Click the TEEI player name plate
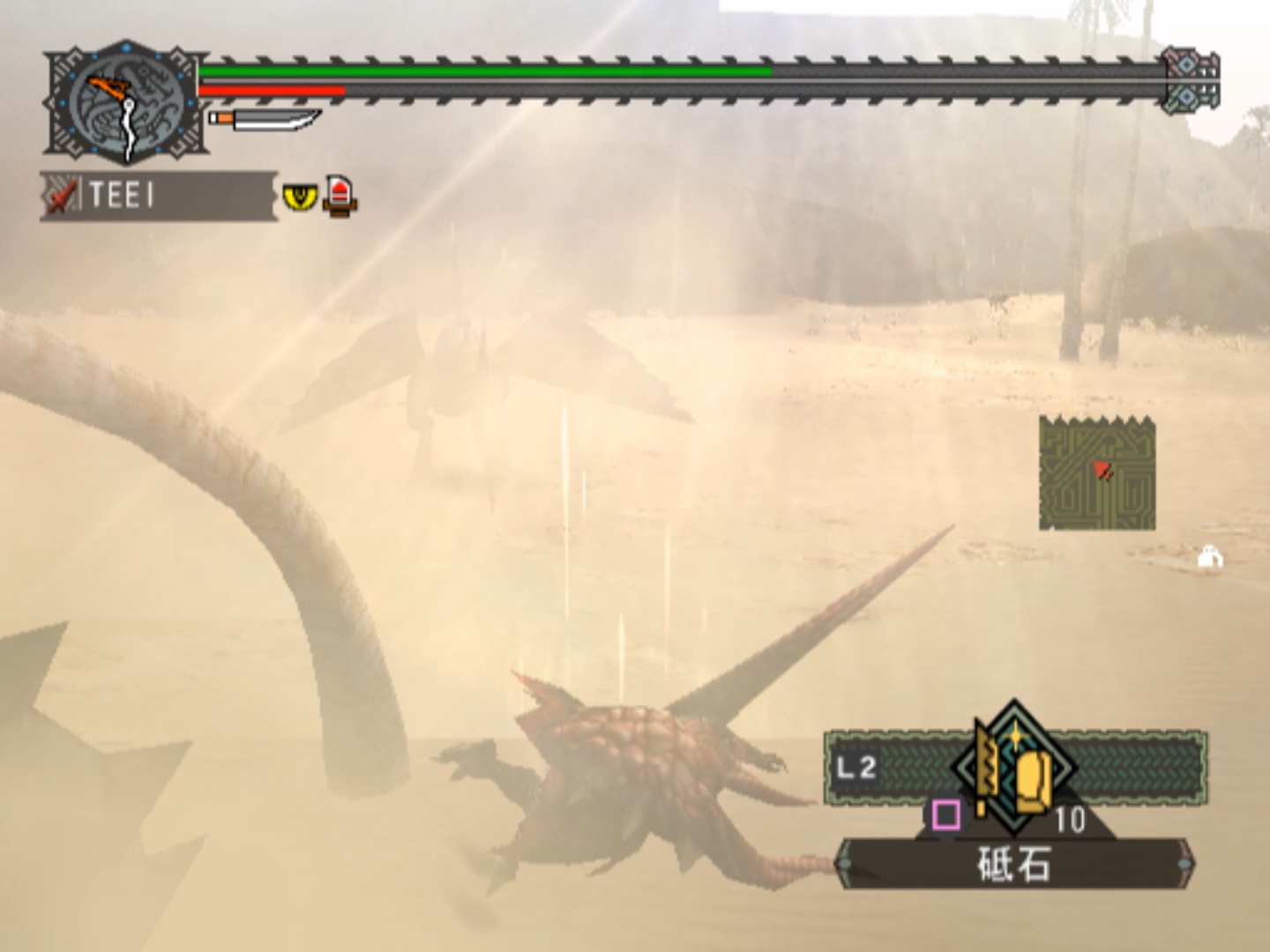Image resolution: width=1270 pixels, height=952 pixels. click(159, 195)
